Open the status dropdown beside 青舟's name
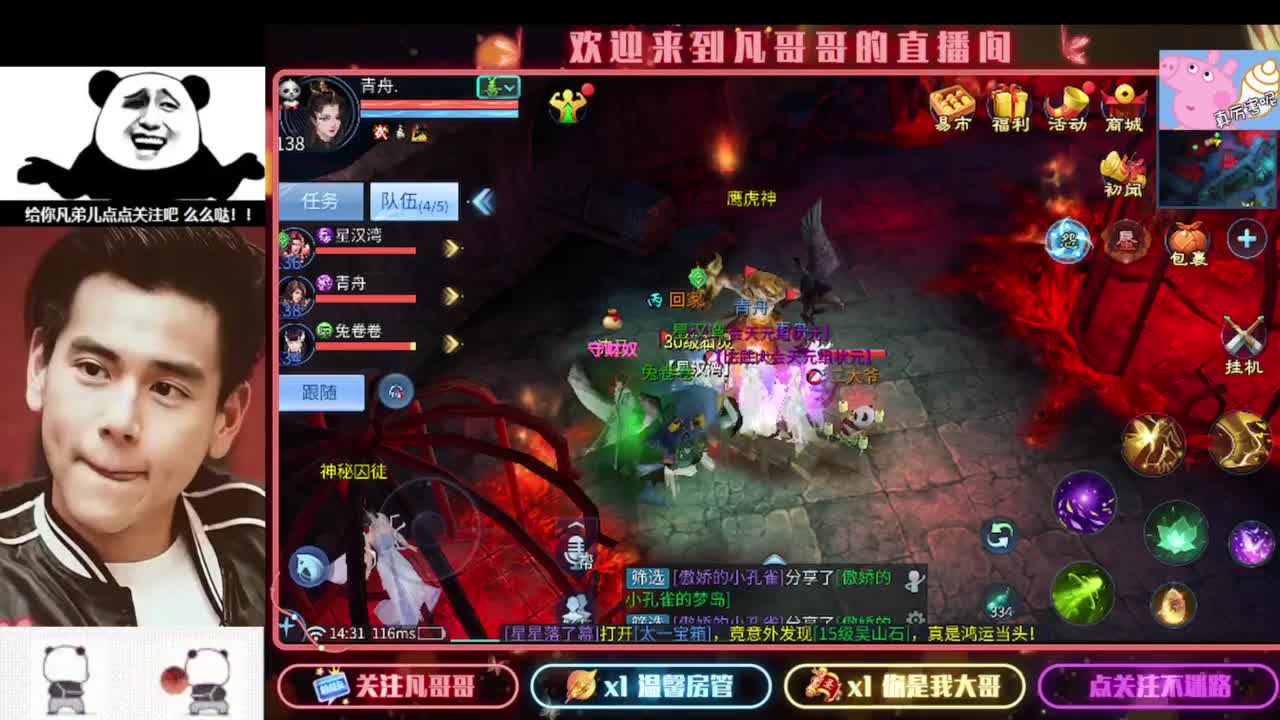 (x=499, y=88)
